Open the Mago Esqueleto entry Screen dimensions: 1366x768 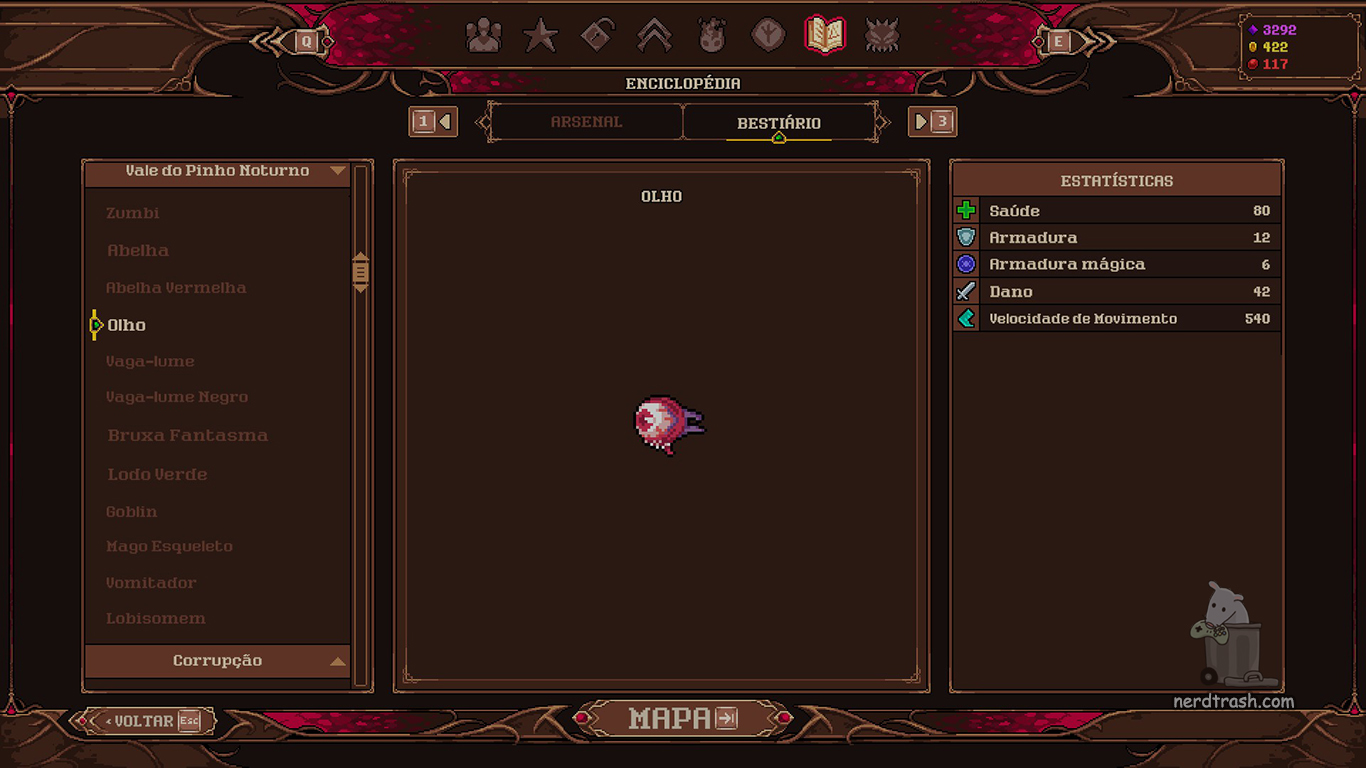[x=169, y=546]
